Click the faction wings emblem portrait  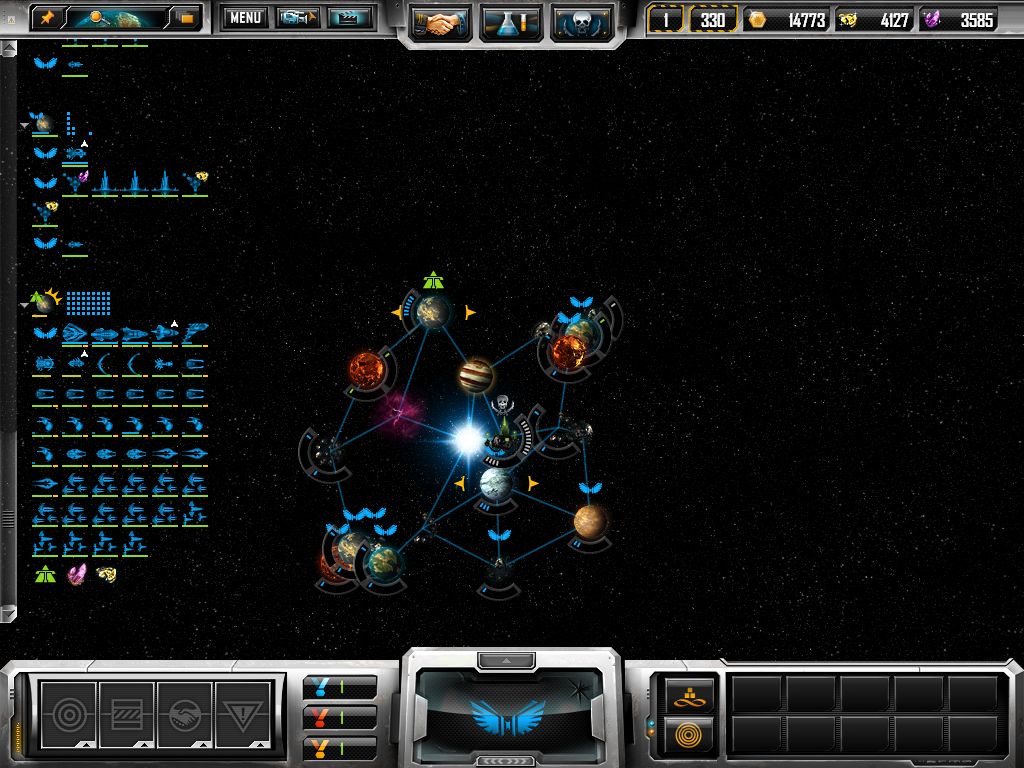point(510,713)
